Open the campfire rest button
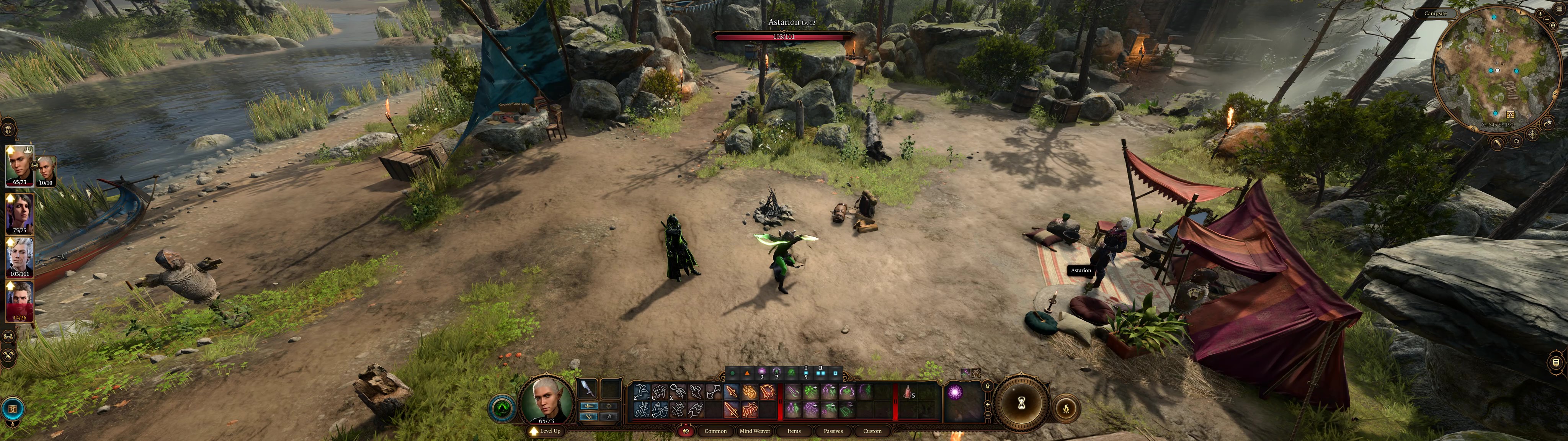Viewport: 1568px width, 441px height. point(1066,409)
